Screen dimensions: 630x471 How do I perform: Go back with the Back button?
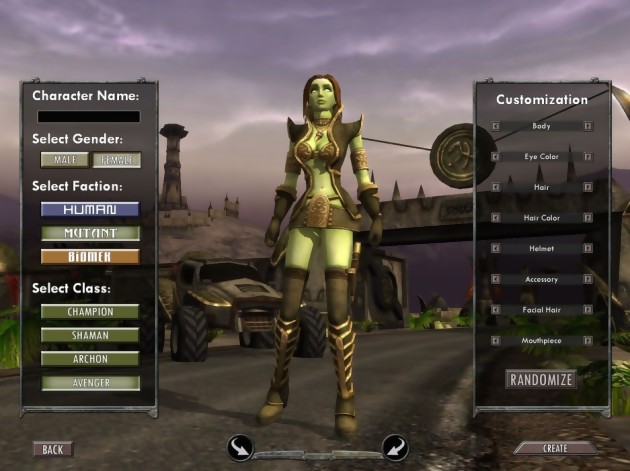click(52, 450)
